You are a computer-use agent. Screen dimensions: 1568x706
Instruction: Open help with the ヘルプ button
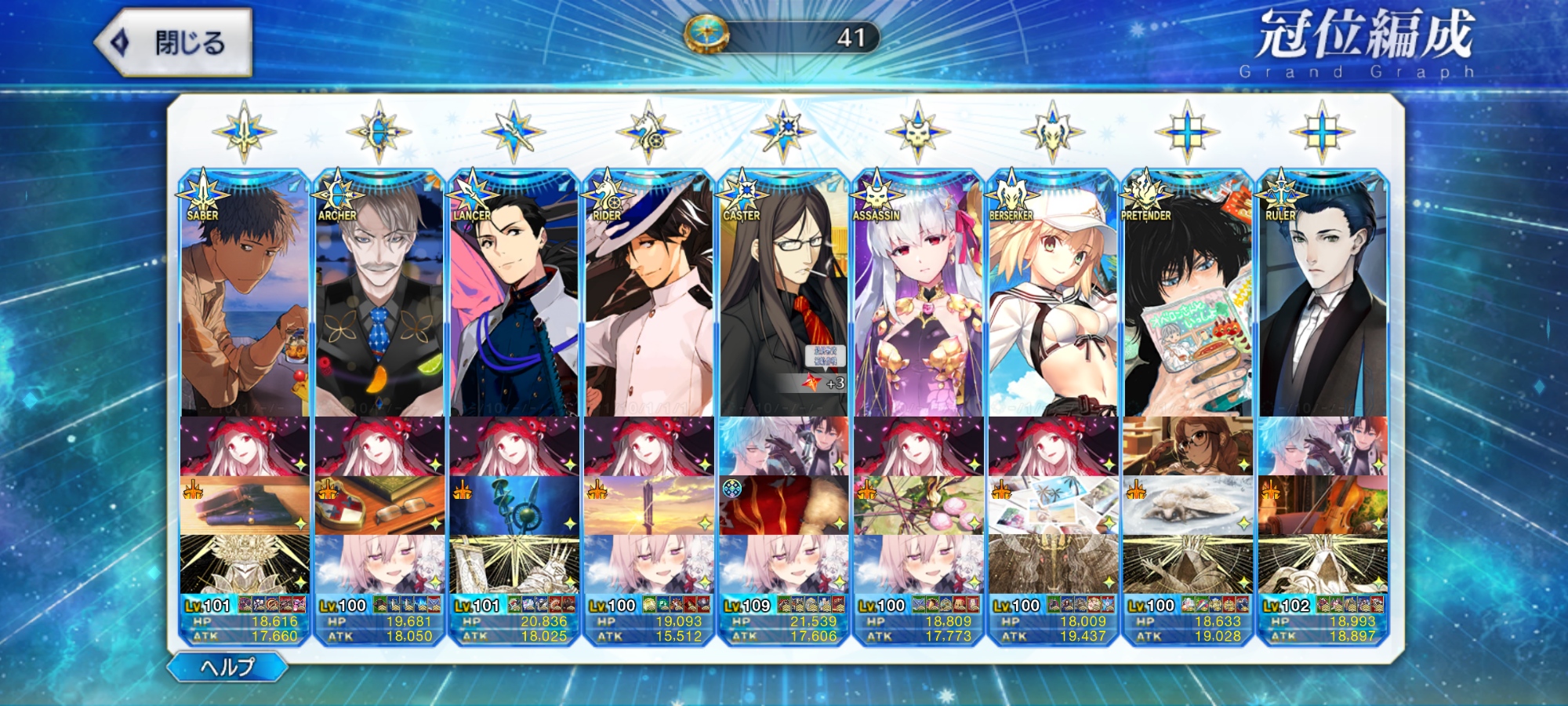click(227, 667)
